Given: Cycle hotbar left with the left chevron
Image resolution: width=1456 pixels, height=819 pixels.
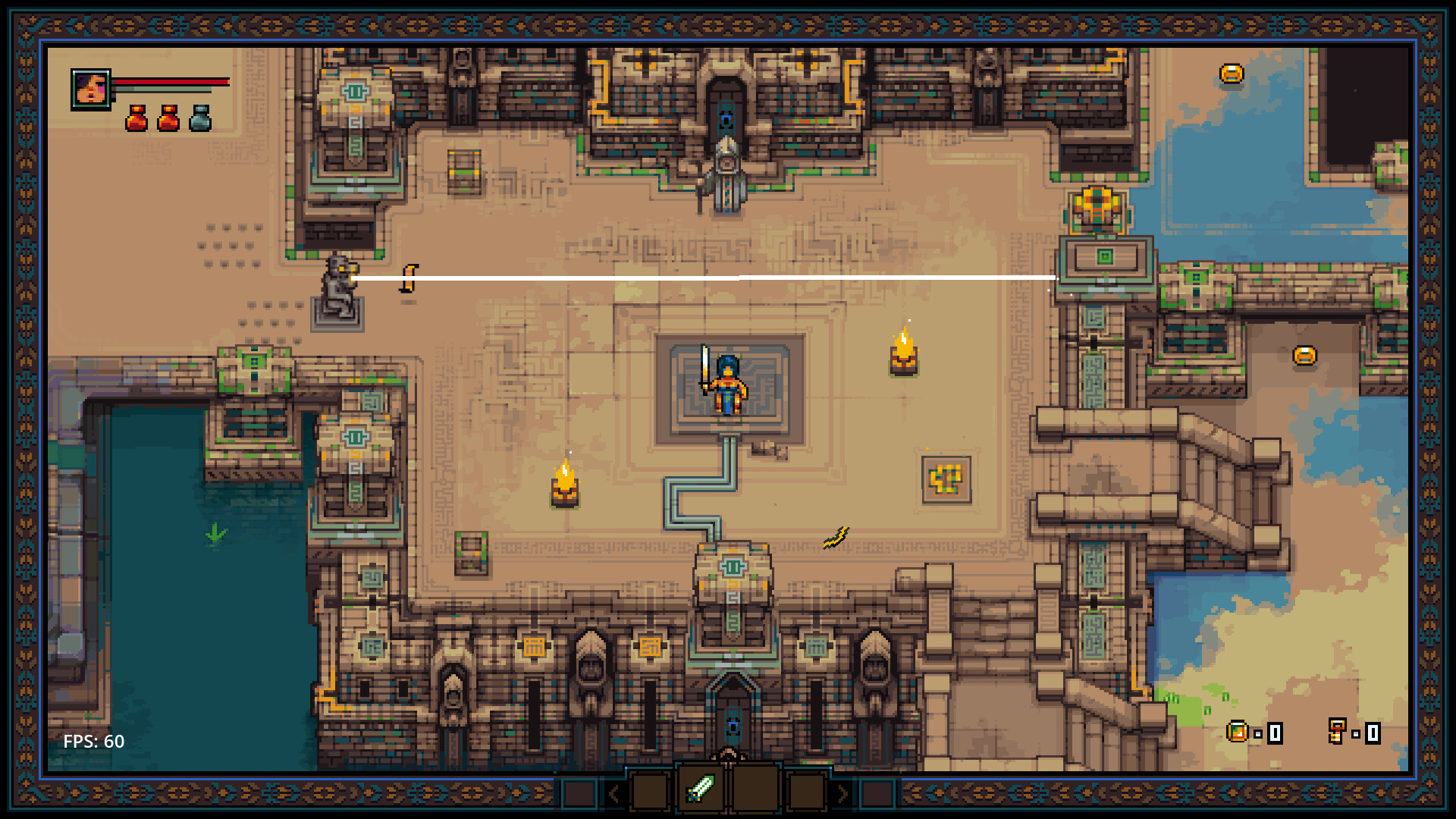Looking at the screenshot, I should (x=613, y=794).
